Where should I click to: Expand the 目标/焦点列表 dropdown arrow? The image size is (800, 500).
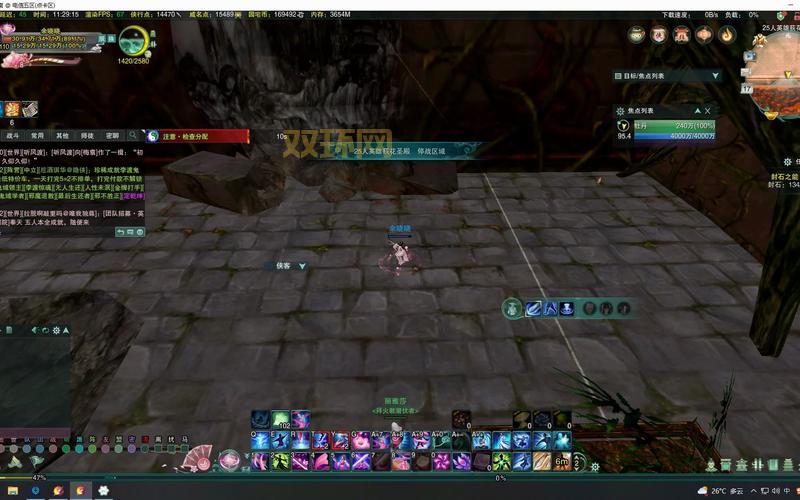tap(714, 75)
